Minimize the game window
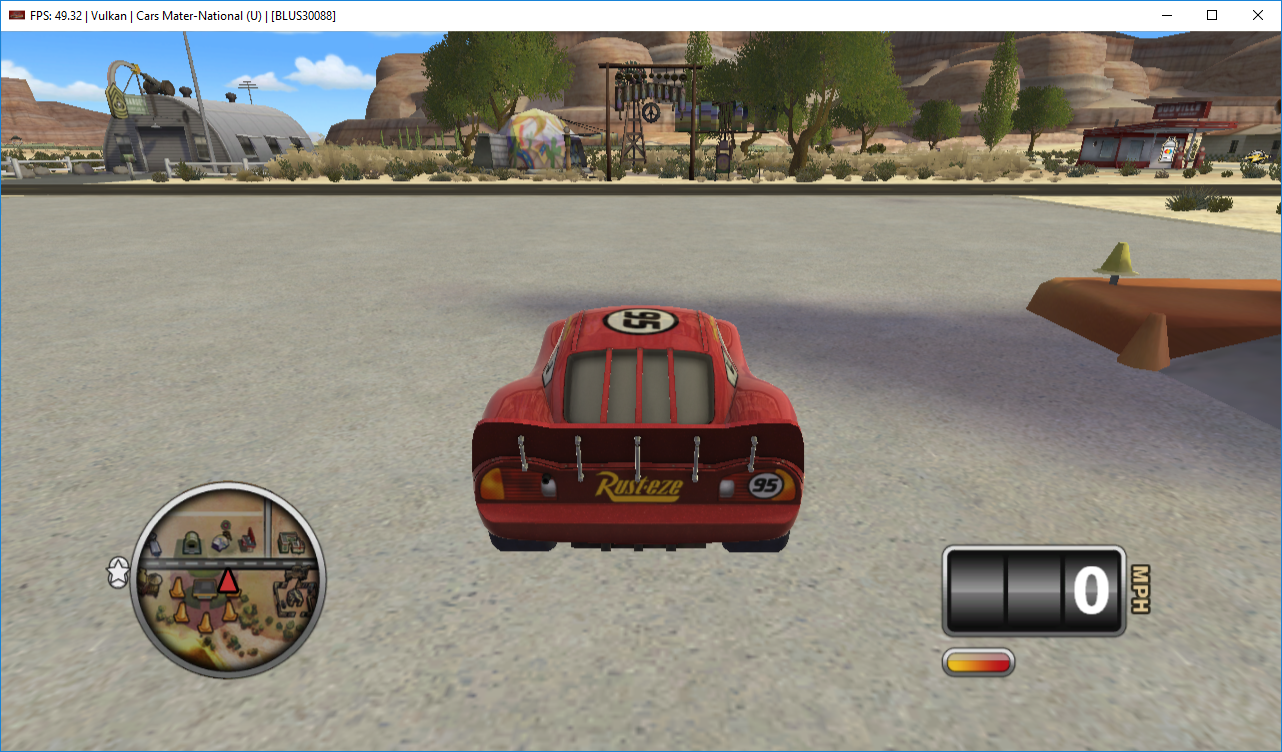Image resolution: width=1282 pixels, height=752 pixels. tap(1166, 15)
